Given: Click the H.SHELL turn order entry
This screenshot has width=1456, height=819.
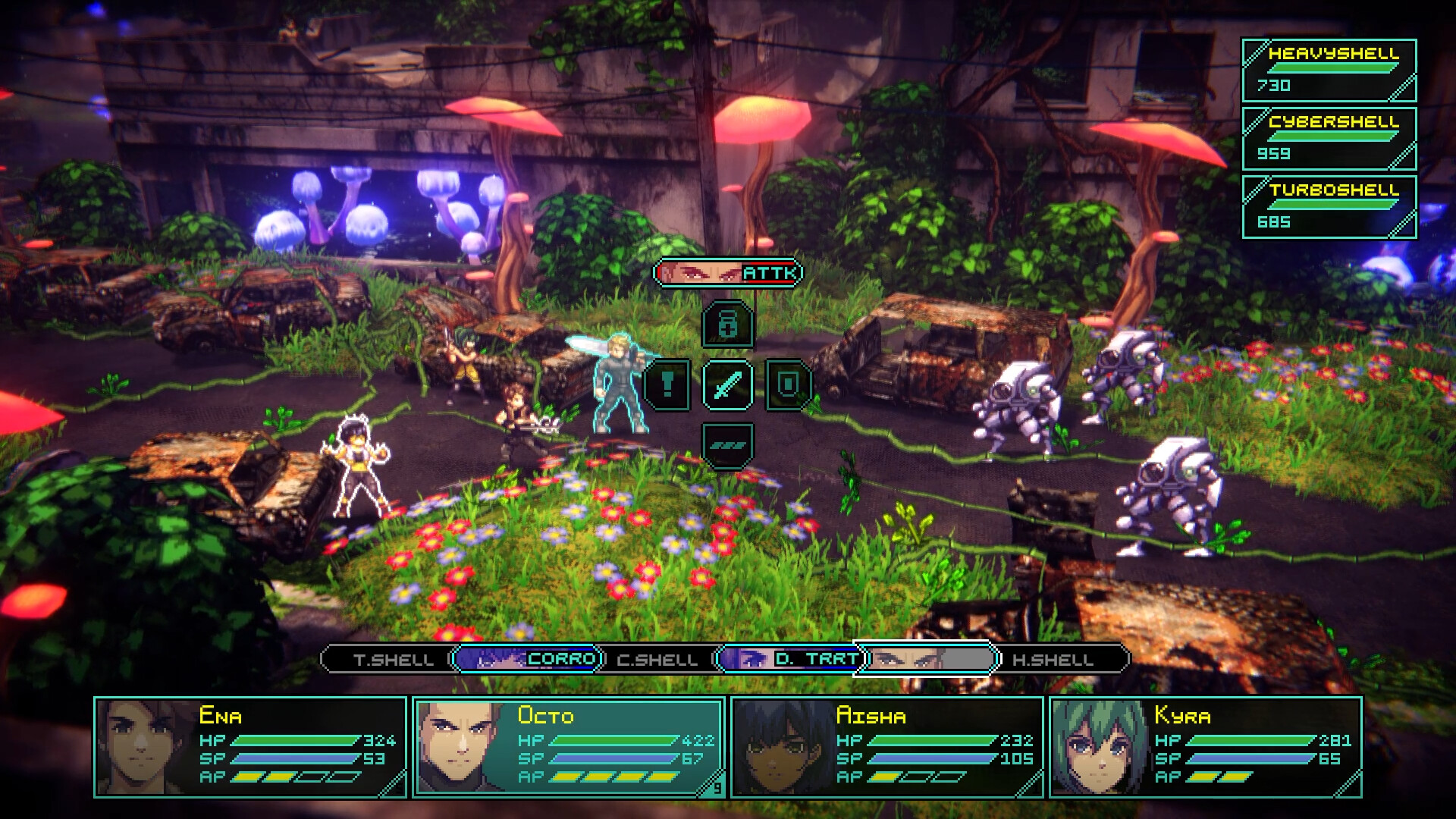Looking at the screenshot, I should [x=1054, y=659].
